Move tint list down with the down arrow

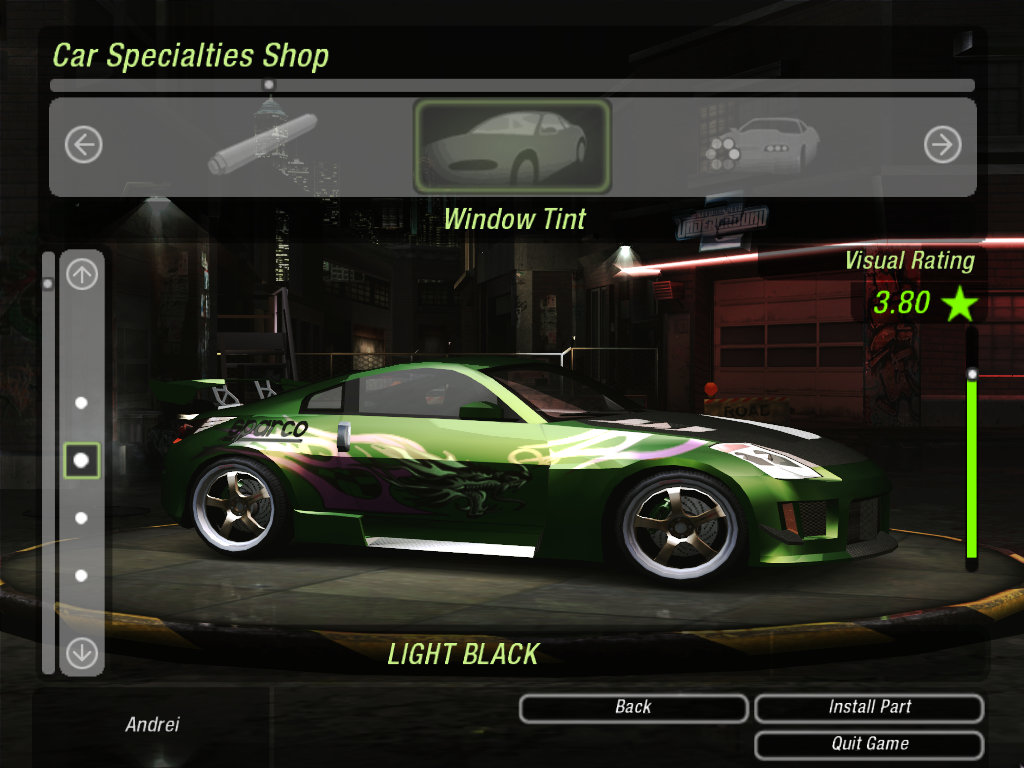tap(82, 653)
